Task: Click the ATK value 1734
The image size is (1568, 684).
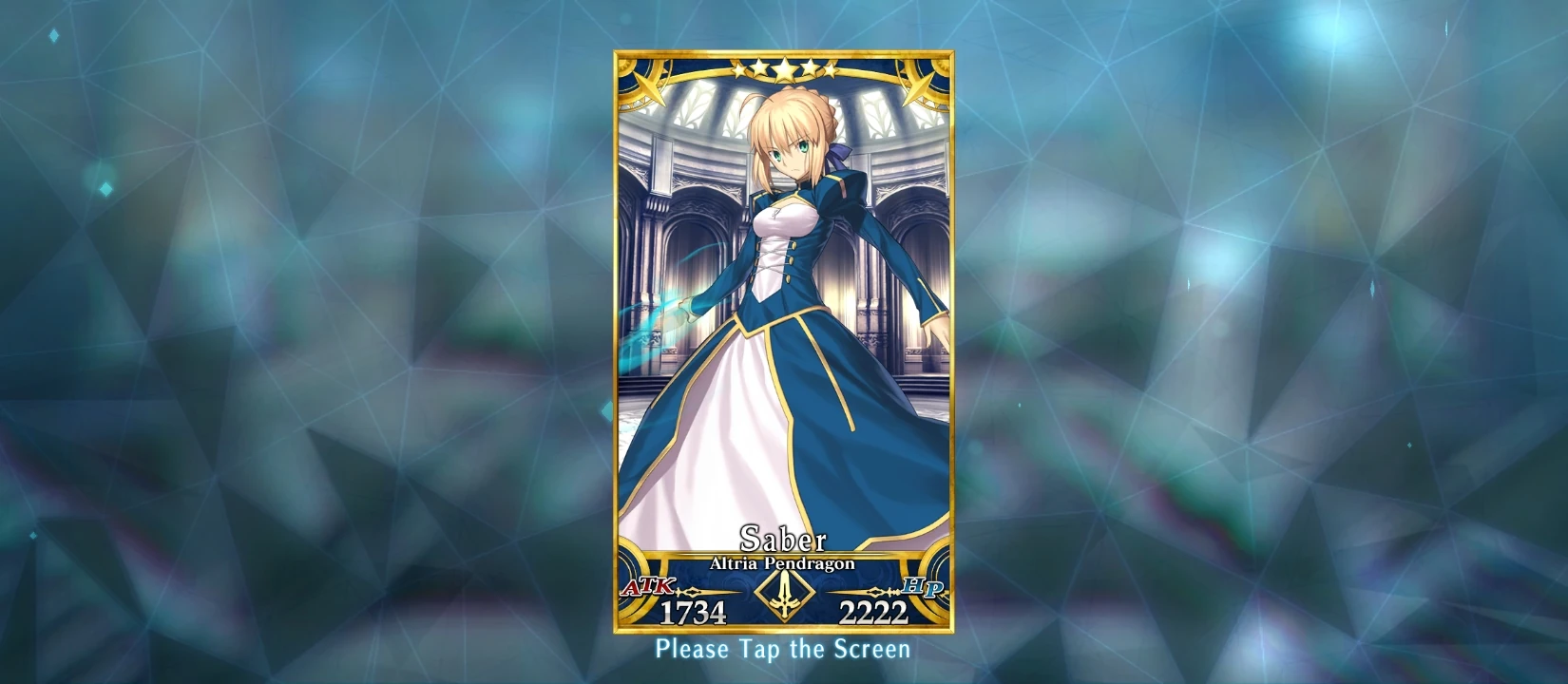Action: [x=693, y=611]
